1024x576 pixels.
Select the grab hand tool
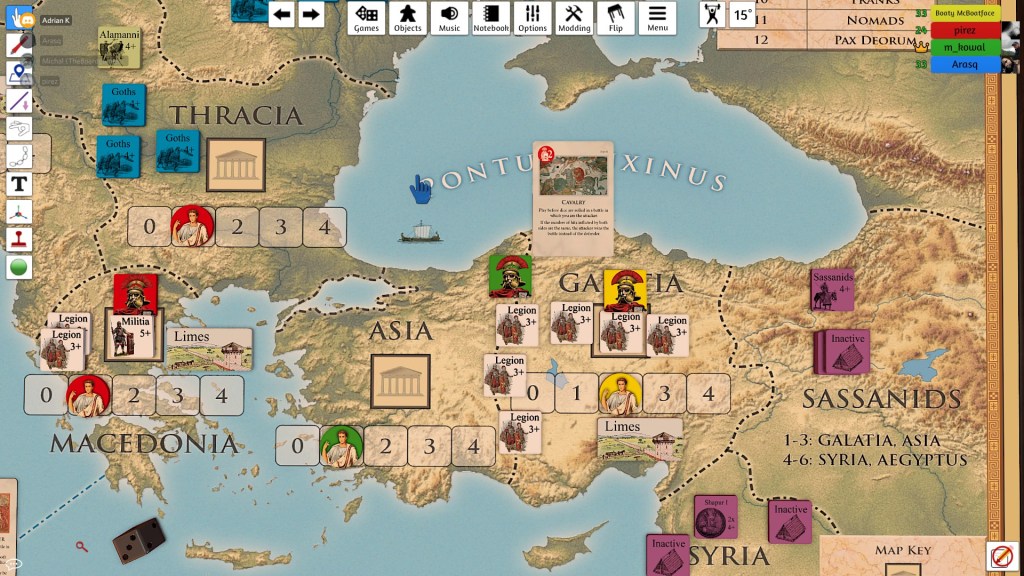(19, 19)
